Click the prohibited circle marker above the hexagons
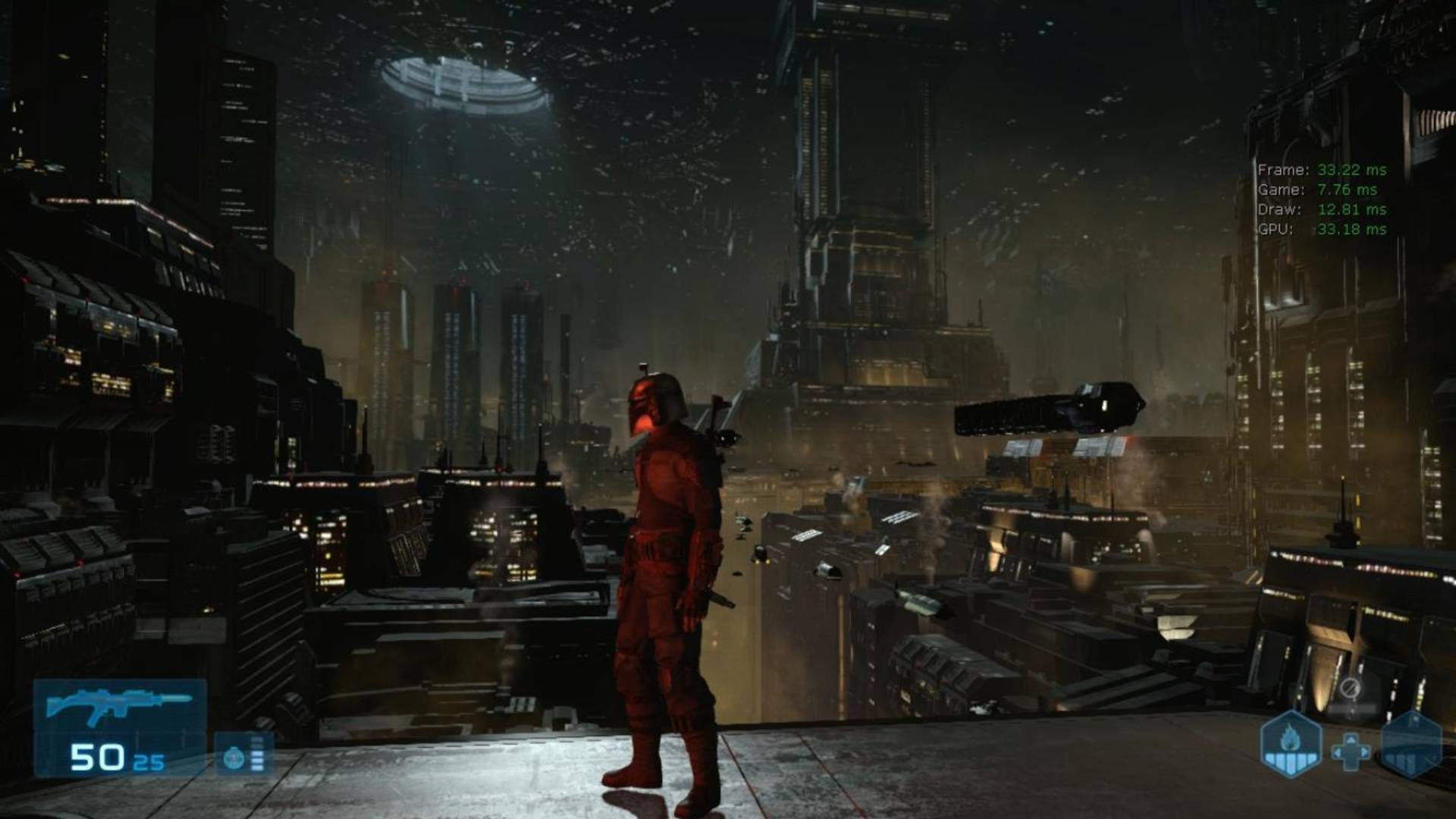 [x=1351, y=687]
